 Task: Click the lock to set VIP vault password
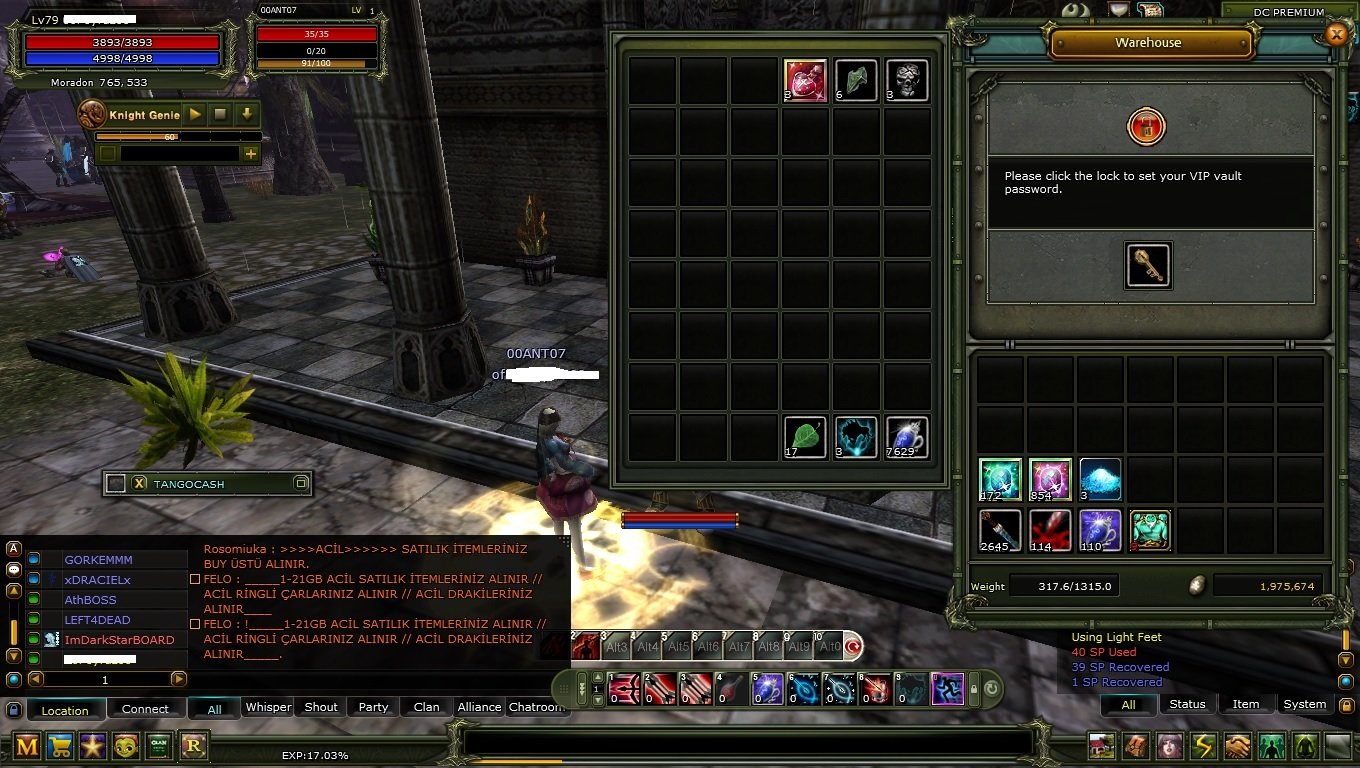[1147, 128]
